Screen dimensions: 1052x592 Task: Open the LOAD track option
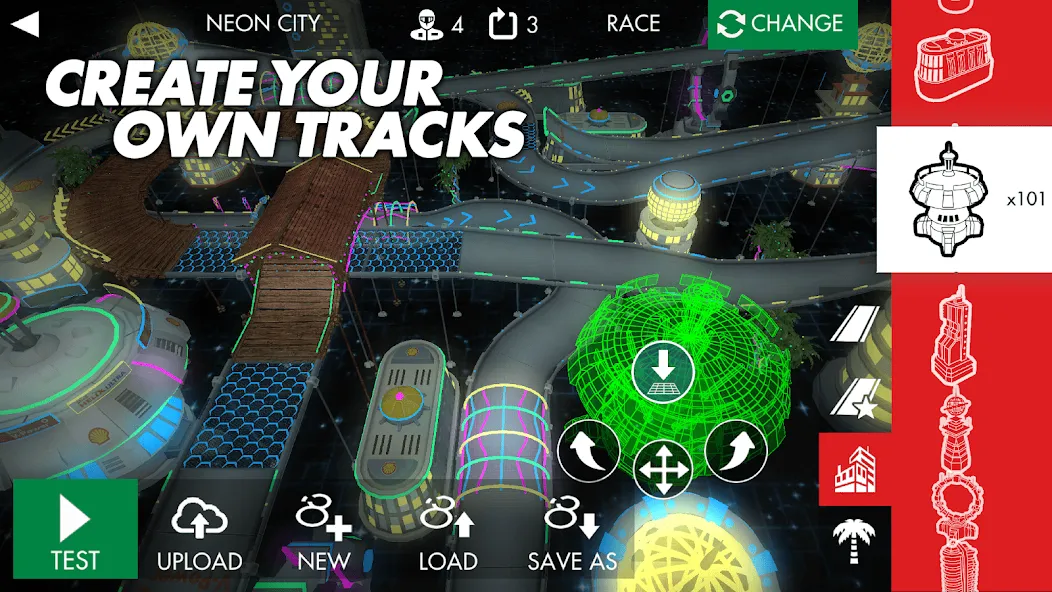(x=448, y=535)
